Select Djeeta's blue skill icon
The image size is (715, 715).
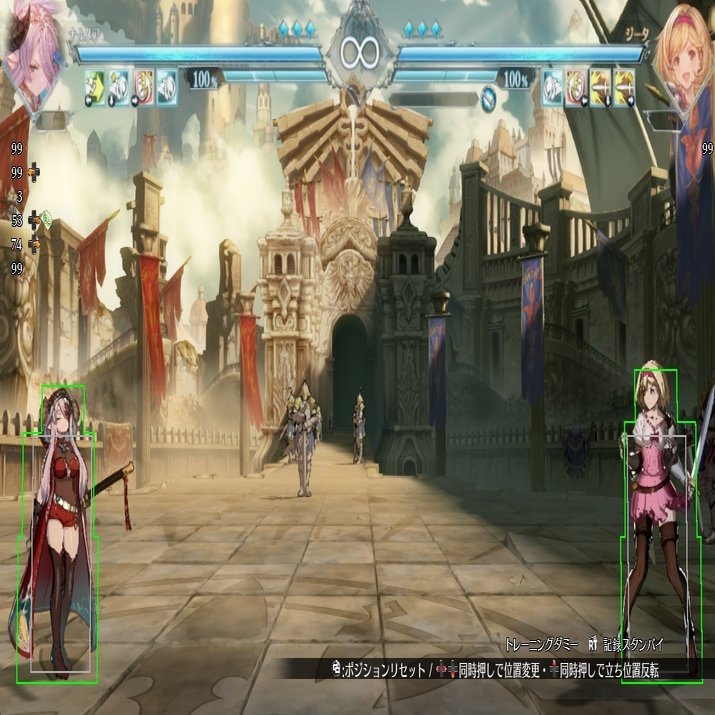[x=553, y=86]
